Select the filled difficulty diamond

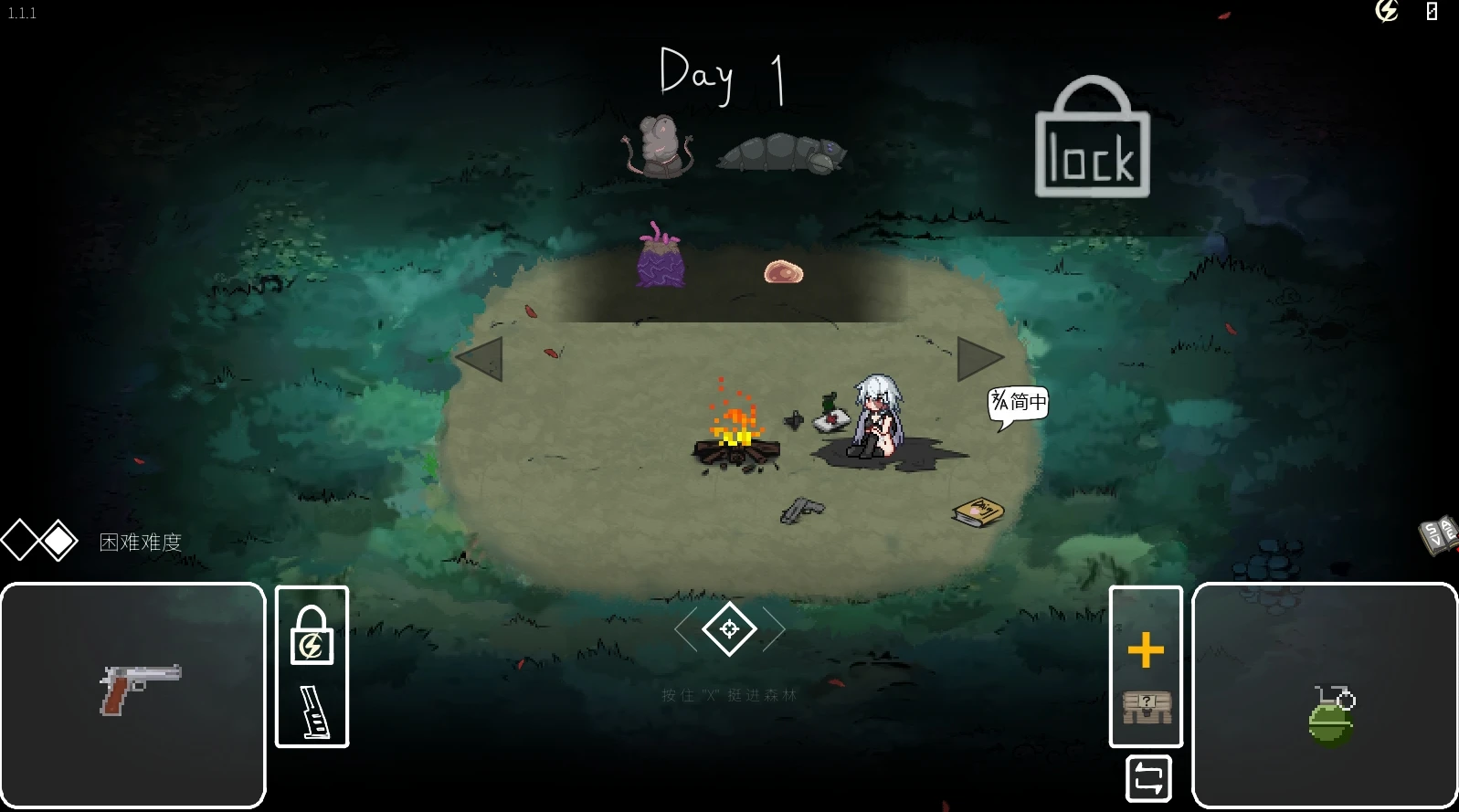[x=59, y=541]
